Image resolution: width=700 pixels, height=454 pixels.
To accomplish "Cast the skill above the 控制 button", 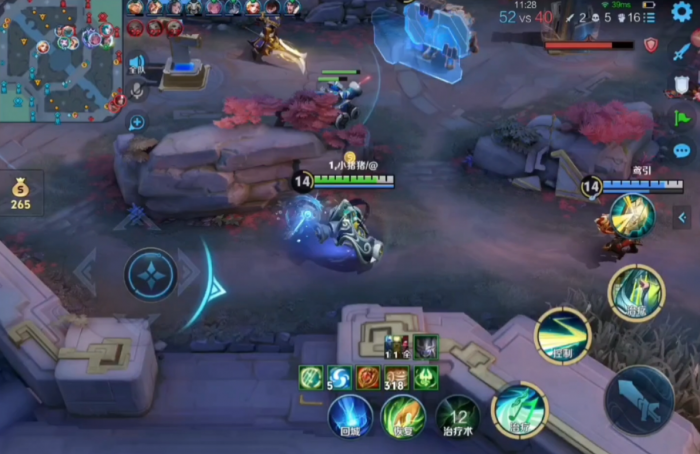I will coord(635,291).
